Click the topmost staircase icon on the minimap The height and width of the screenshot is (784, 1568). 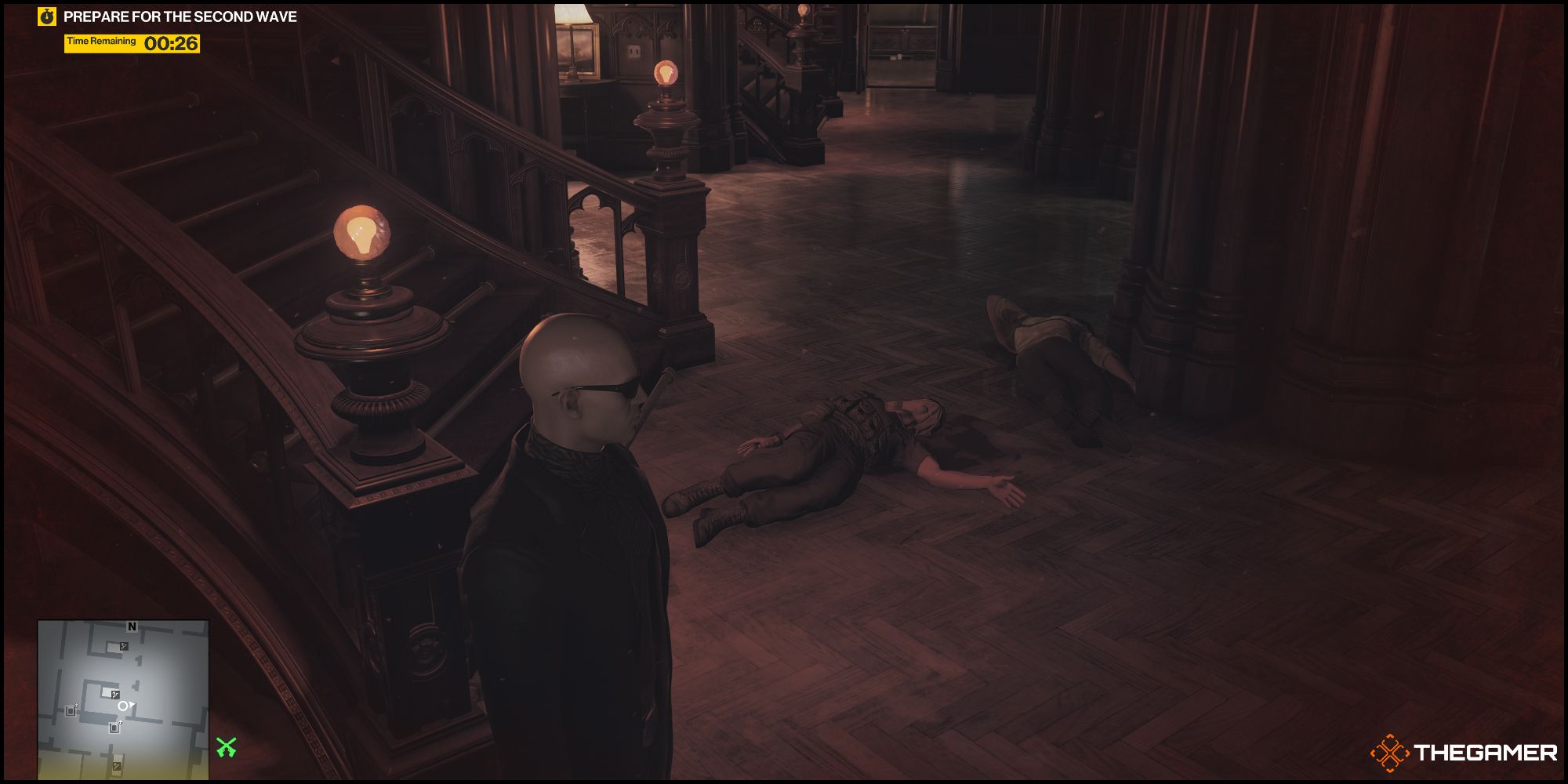coord(123,645)
